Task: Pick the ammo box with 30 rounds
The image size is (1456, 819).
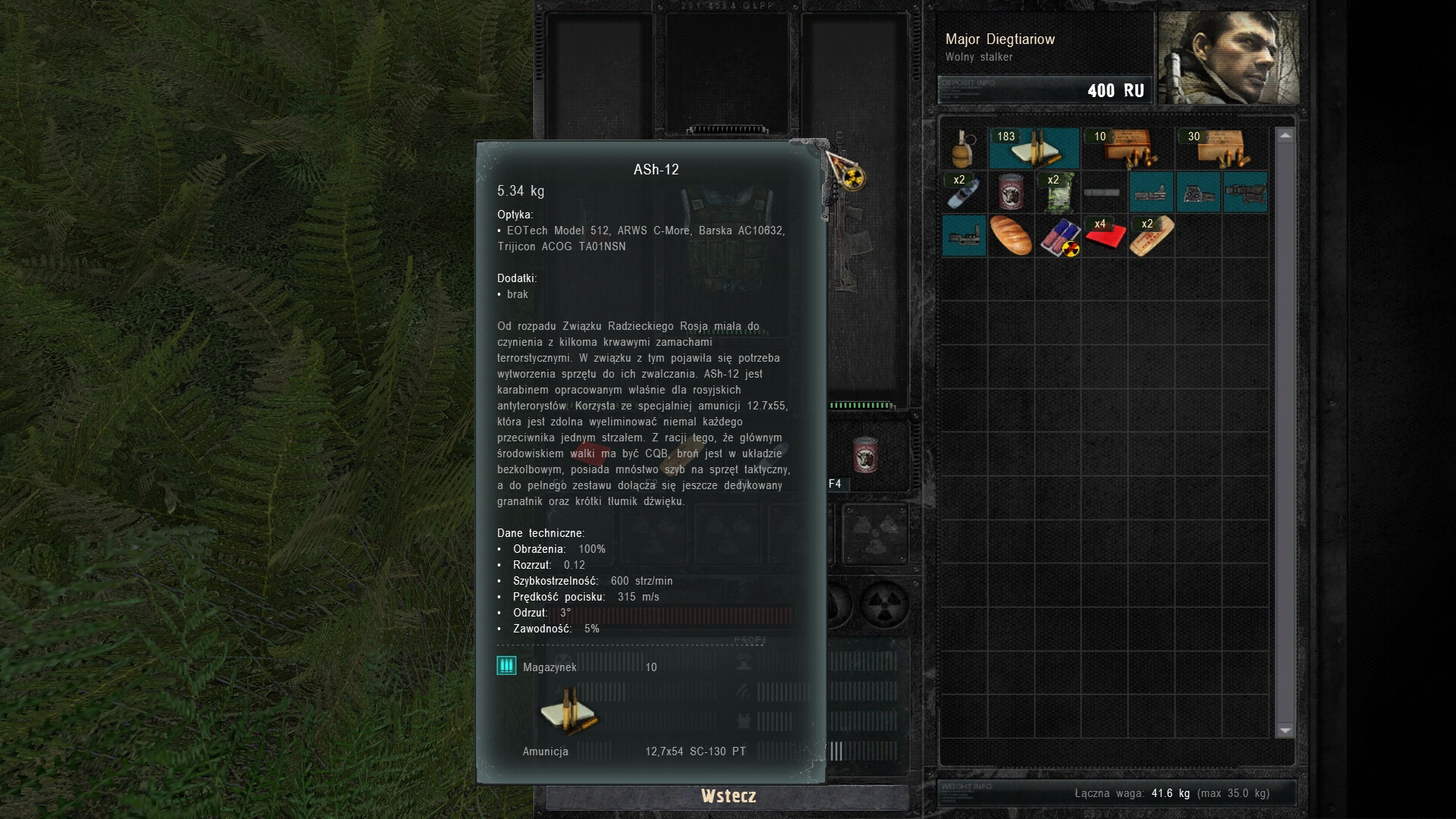Action: pyautogui.click(x=1221, y=148)
